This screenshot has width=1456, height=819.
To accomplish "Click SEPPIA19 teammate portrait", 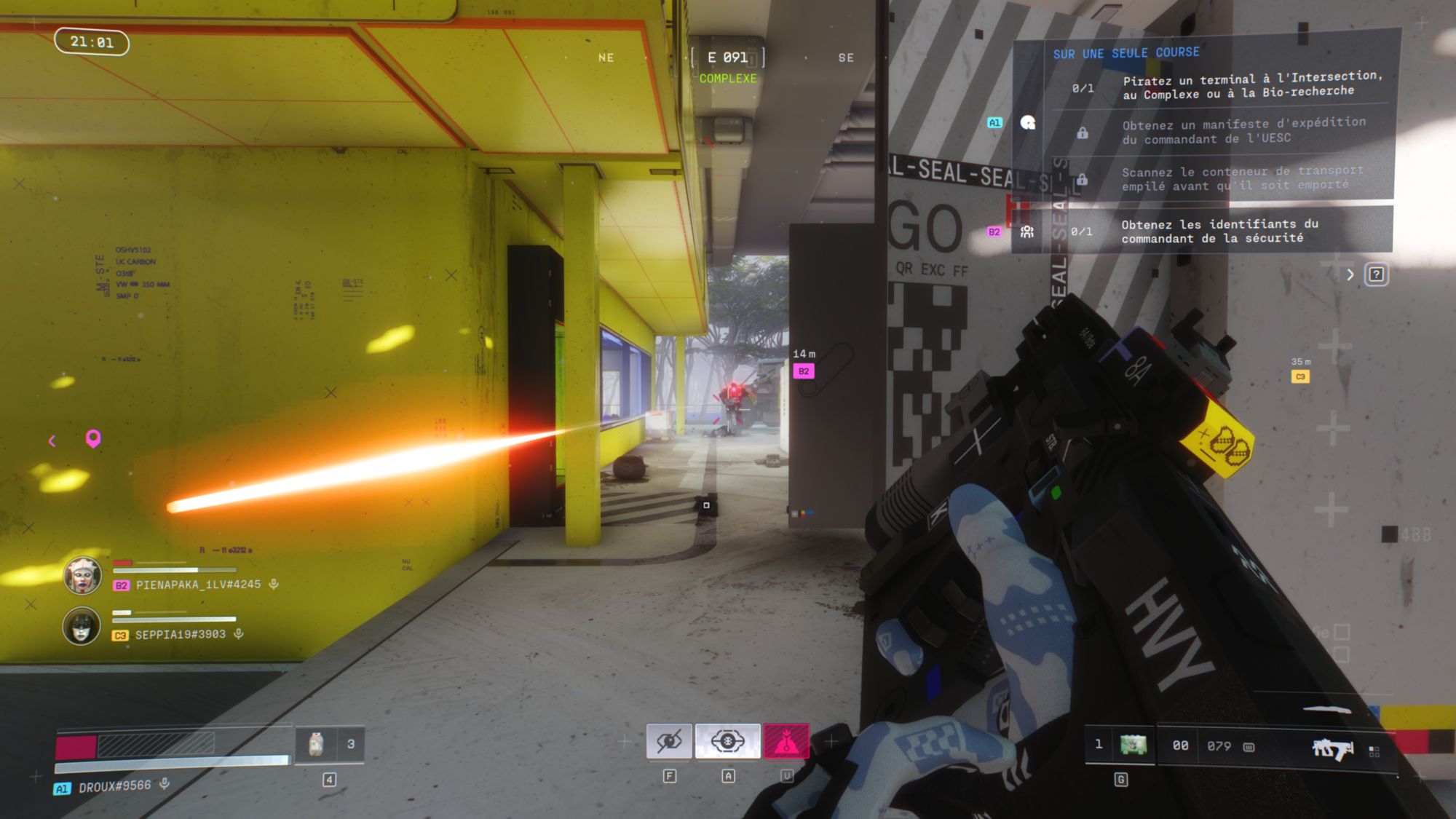I will click(x=82, y=626).
